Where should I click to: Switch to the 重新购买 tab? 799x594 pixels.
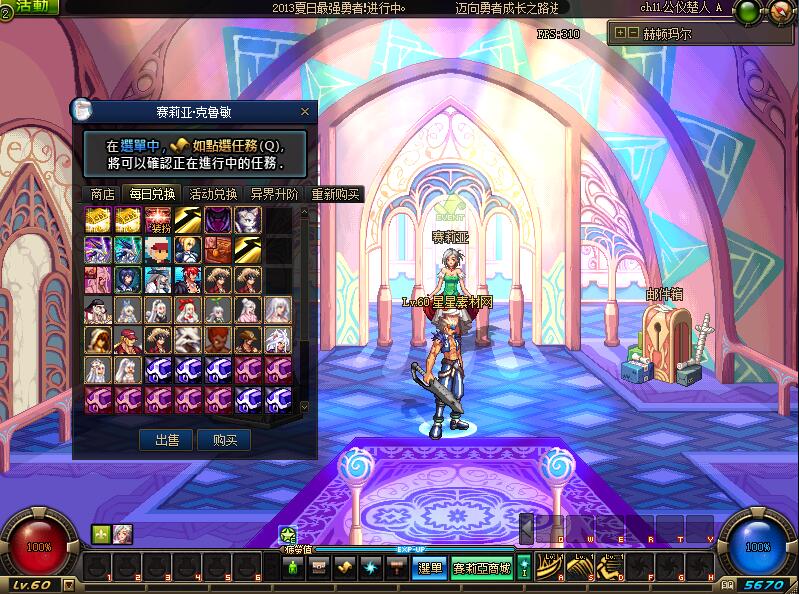tap(335, 194)
